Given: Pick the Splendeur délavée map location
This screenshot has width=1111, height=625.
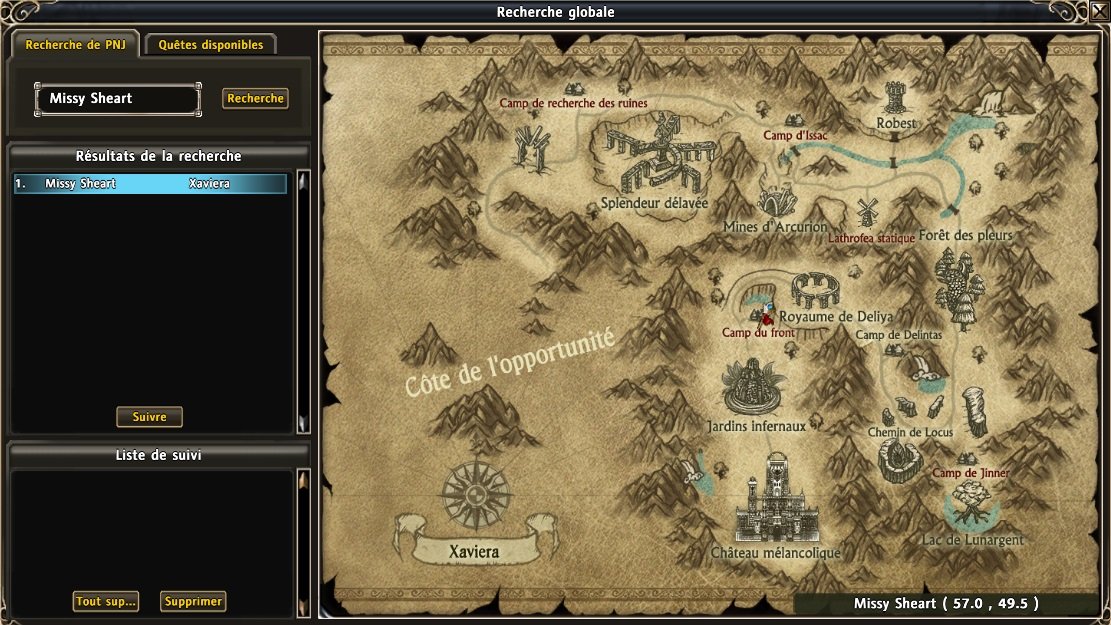Looking at the screenshot, I should click(x=655, y=160).
